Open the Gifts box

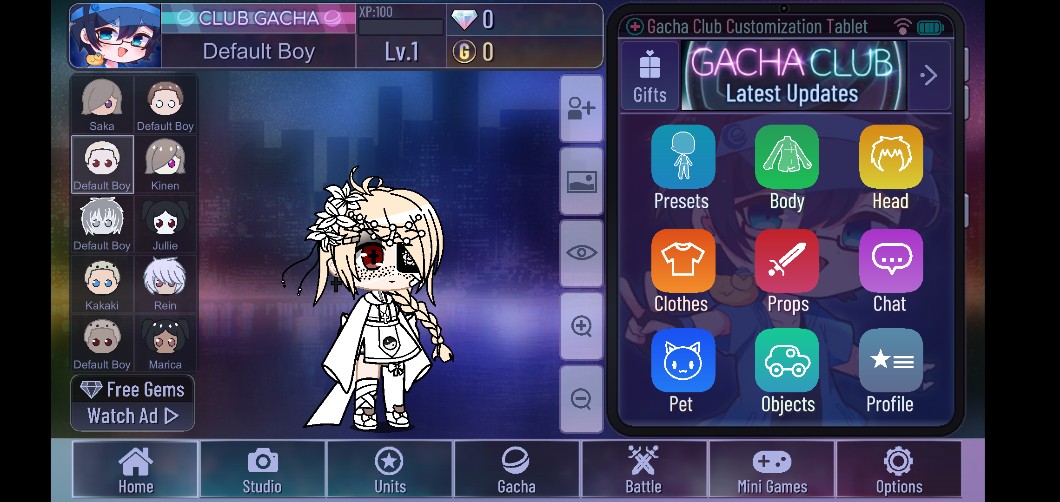650,76
